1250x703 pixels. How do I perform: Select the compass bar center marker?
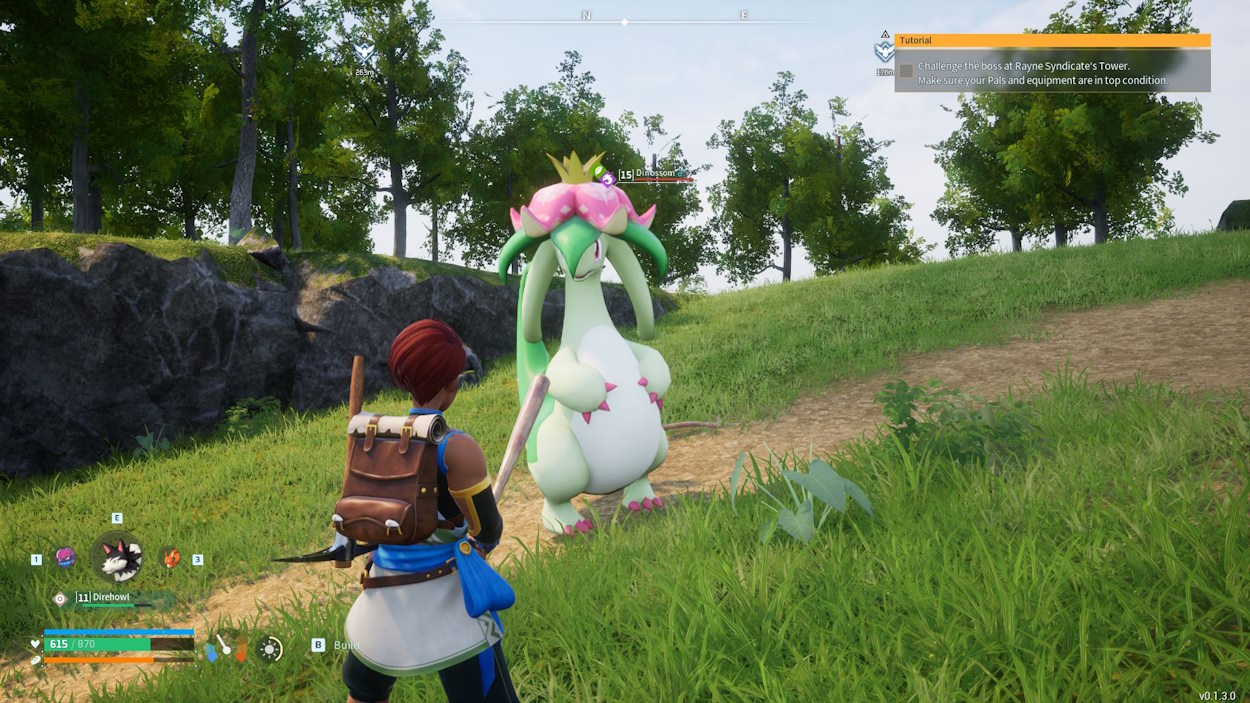coord(624,21)
